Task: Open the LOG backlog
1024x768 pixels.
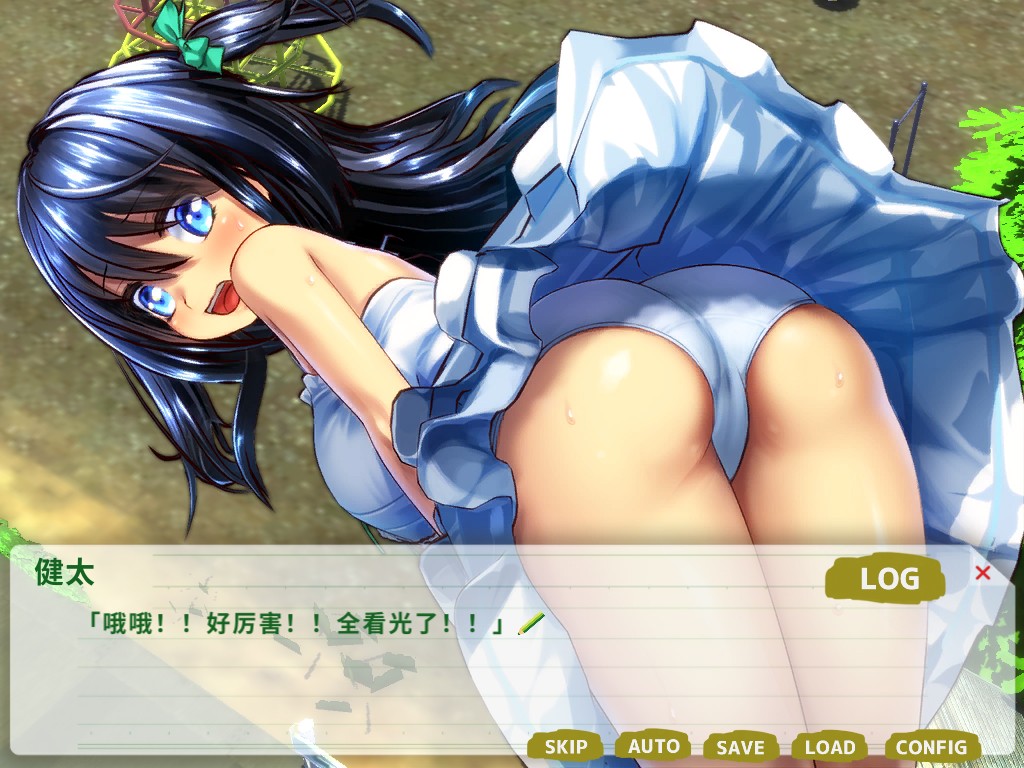Action: (x=887, y=579)
